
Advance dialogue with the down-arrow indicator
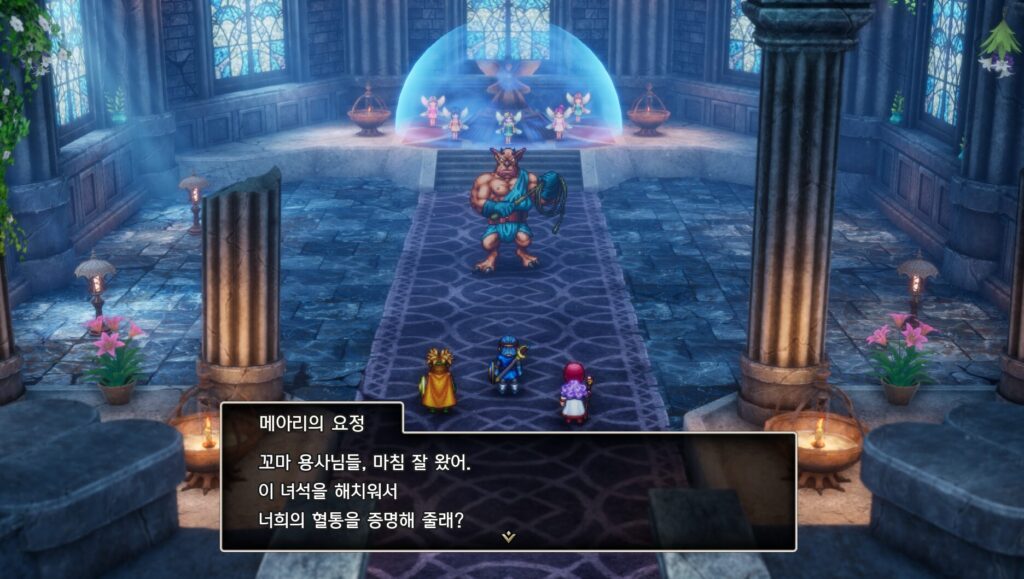[508, 537]
